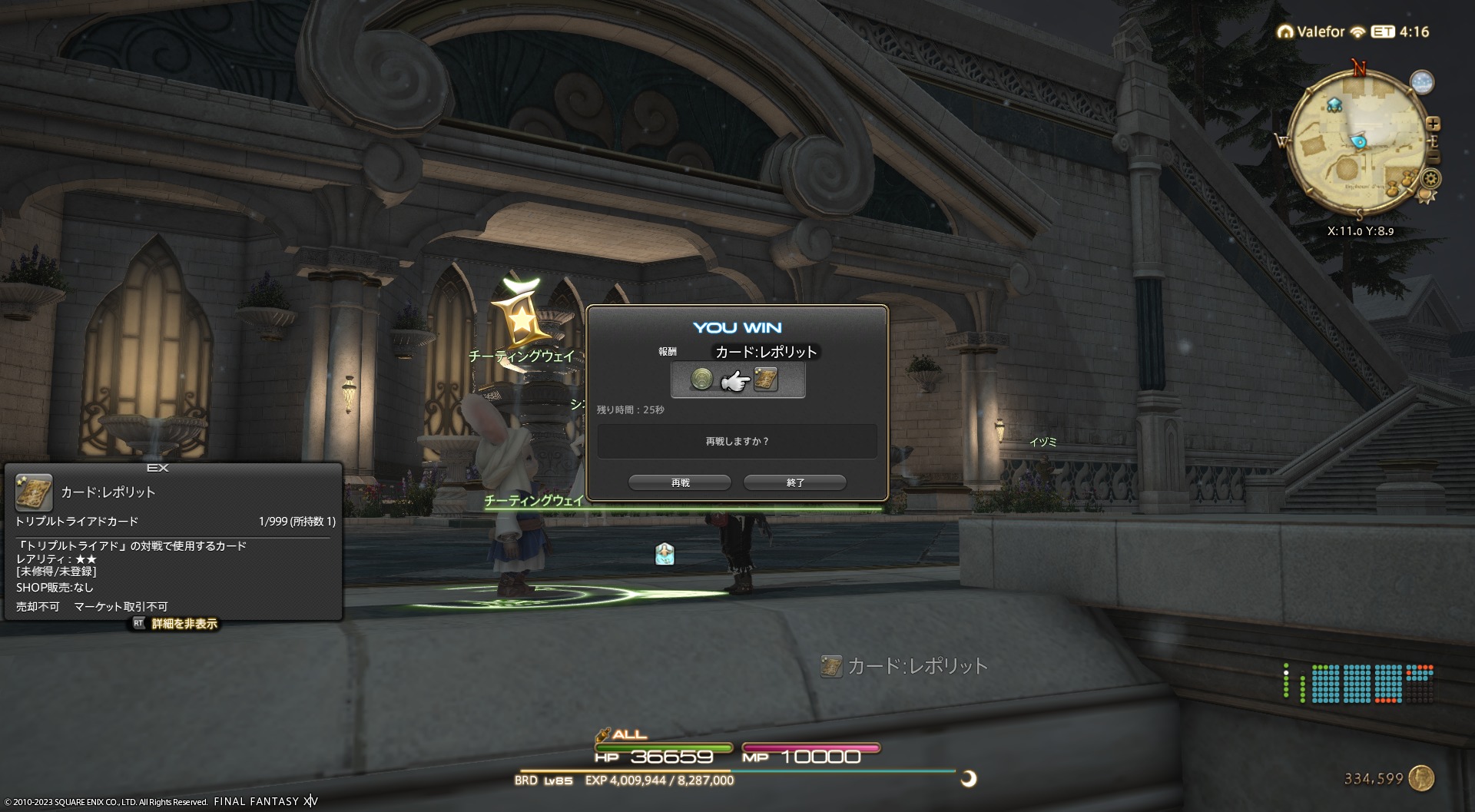1475x812 pixels.
Task: Click the card icon in the item tooltip
Action: coord(35,492)
